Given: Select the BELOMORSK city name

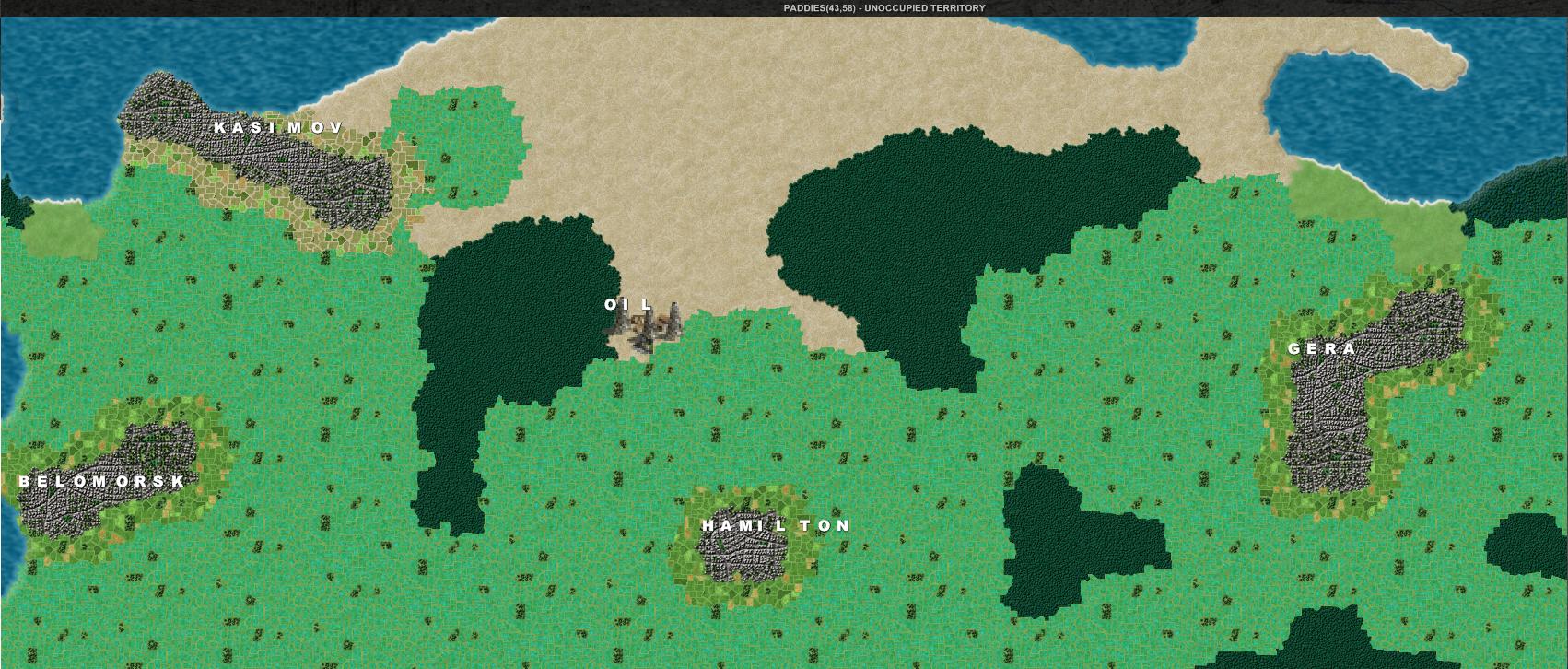Looking at the screenshot, I should point(99,482).
